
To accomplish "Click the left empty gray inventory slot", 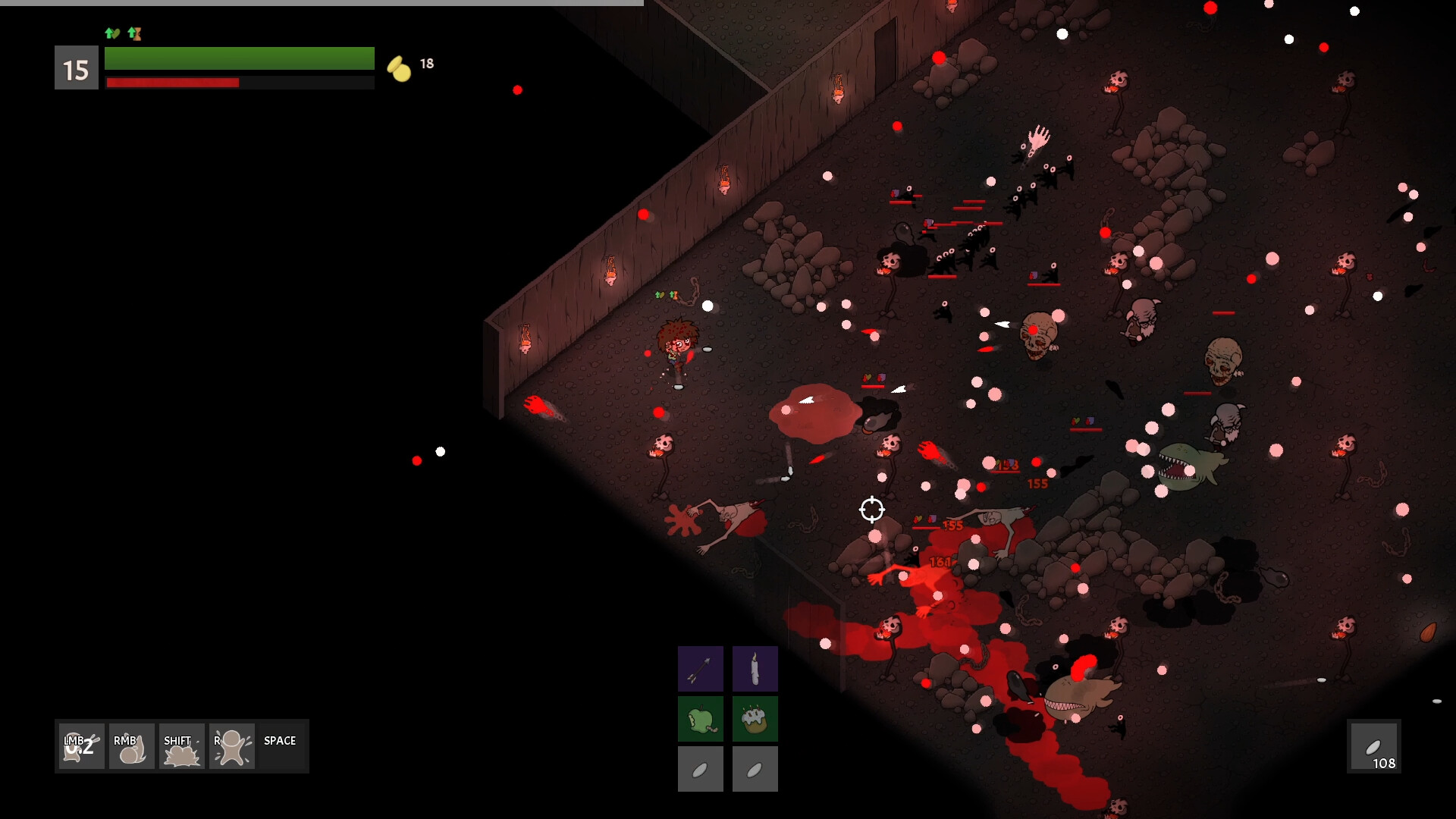I will (700, 768).
